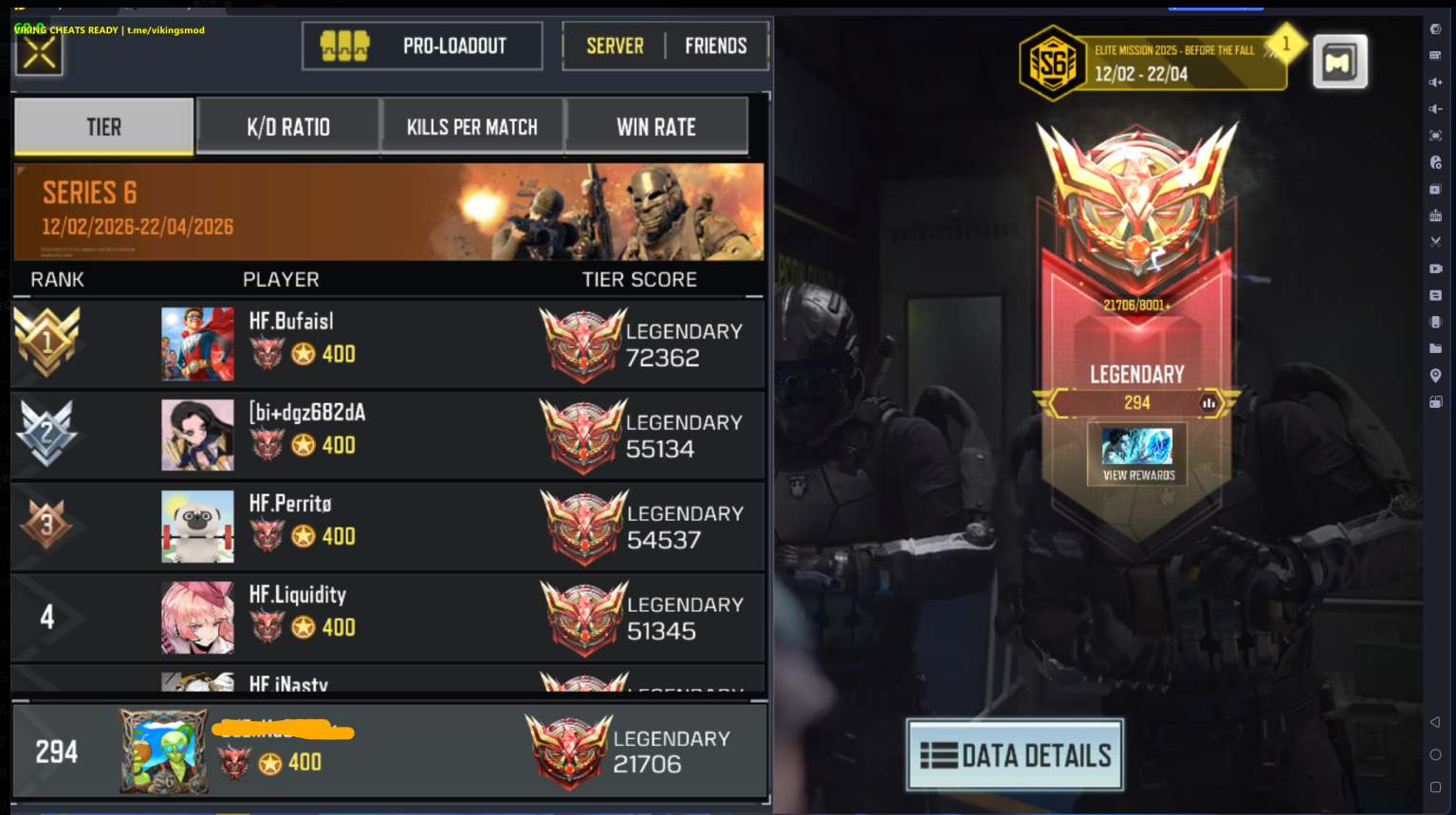1456x815 pixels.
Task: Click the shake device icon in the sidebar
Action: pyautogui.click(x=1435, y=322)
